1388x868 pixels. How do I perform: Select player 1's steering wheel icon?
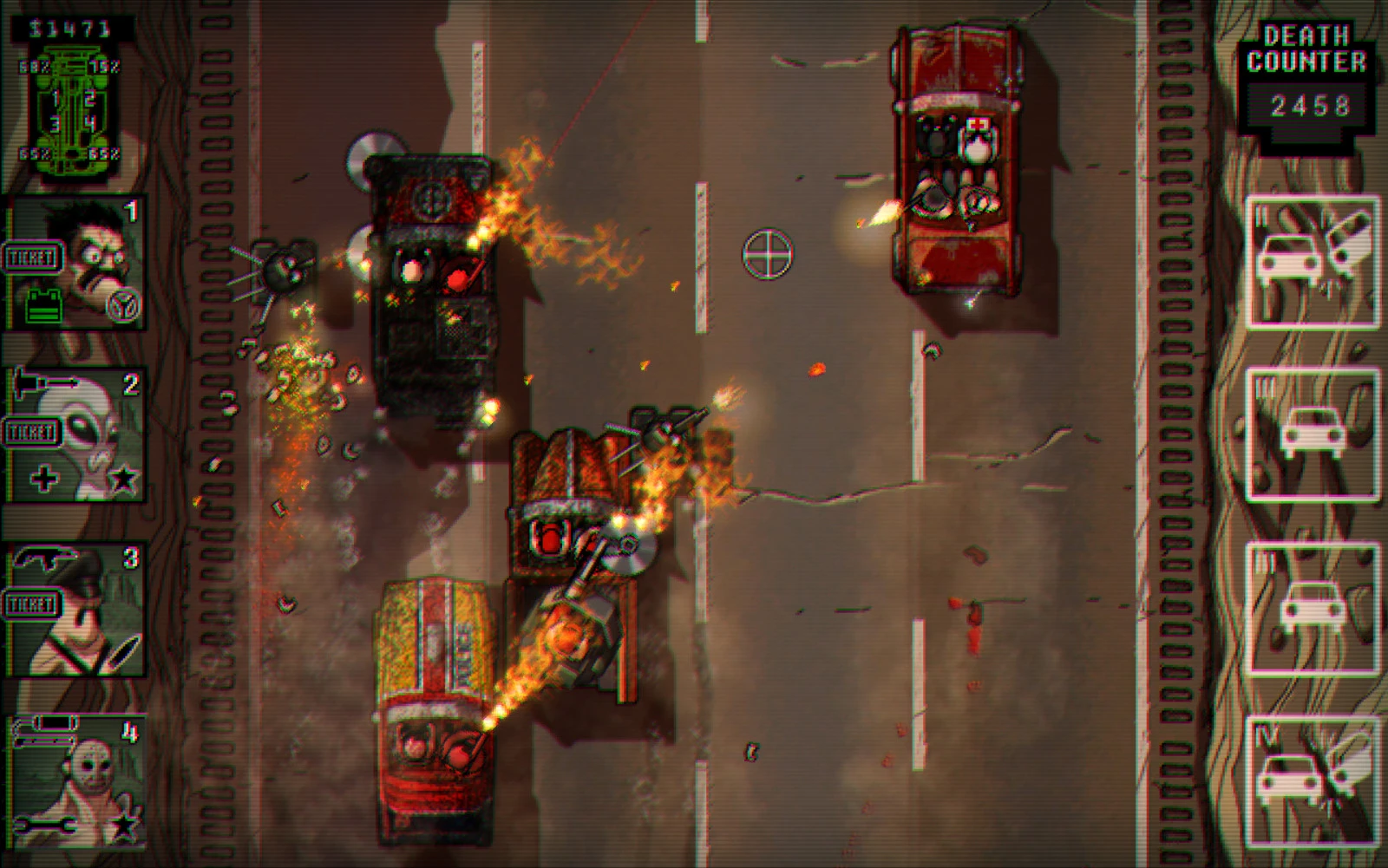[123, 305]
